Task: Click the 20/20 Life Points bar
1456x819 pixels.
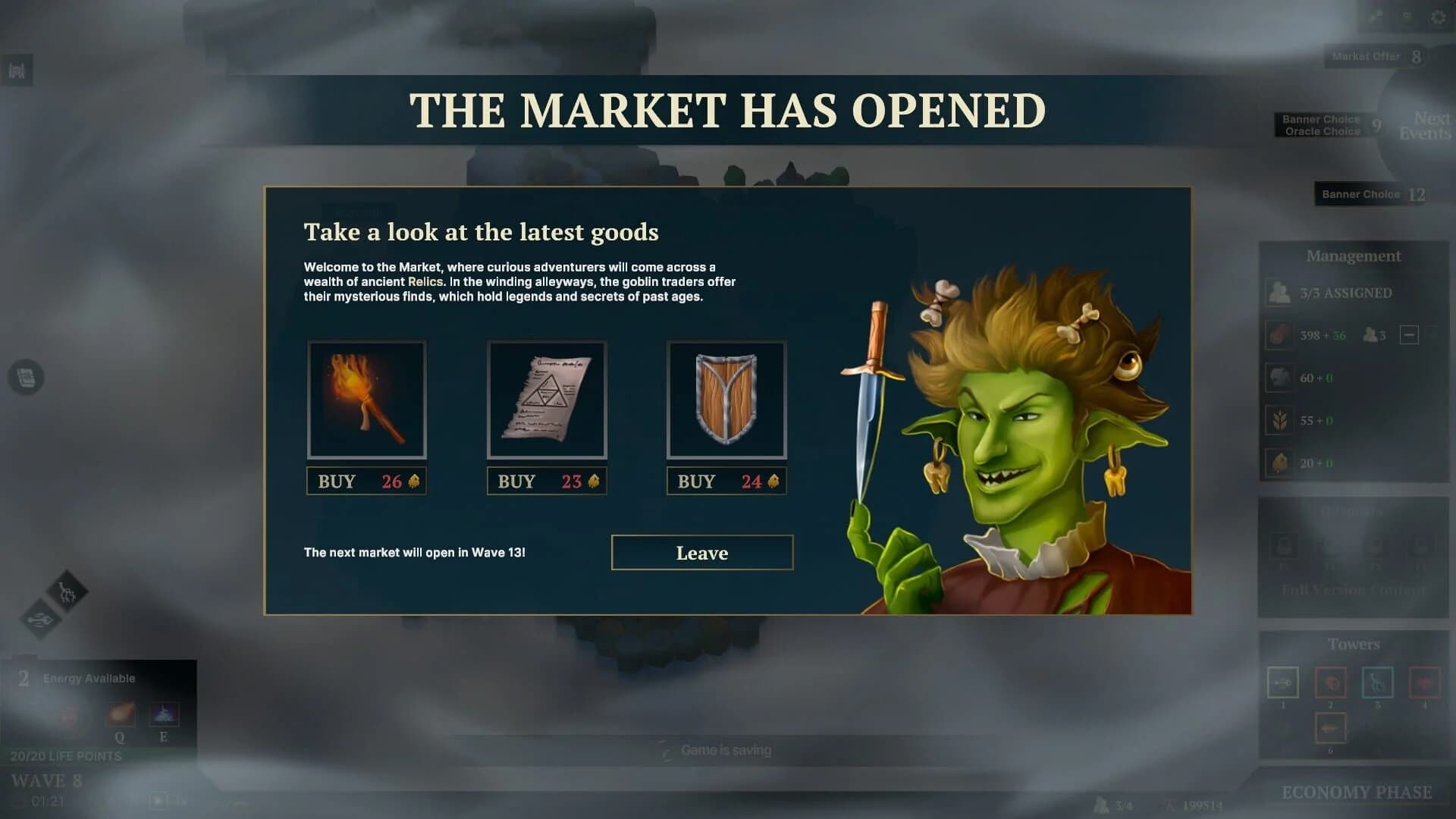Action: (x=64, y=756)
